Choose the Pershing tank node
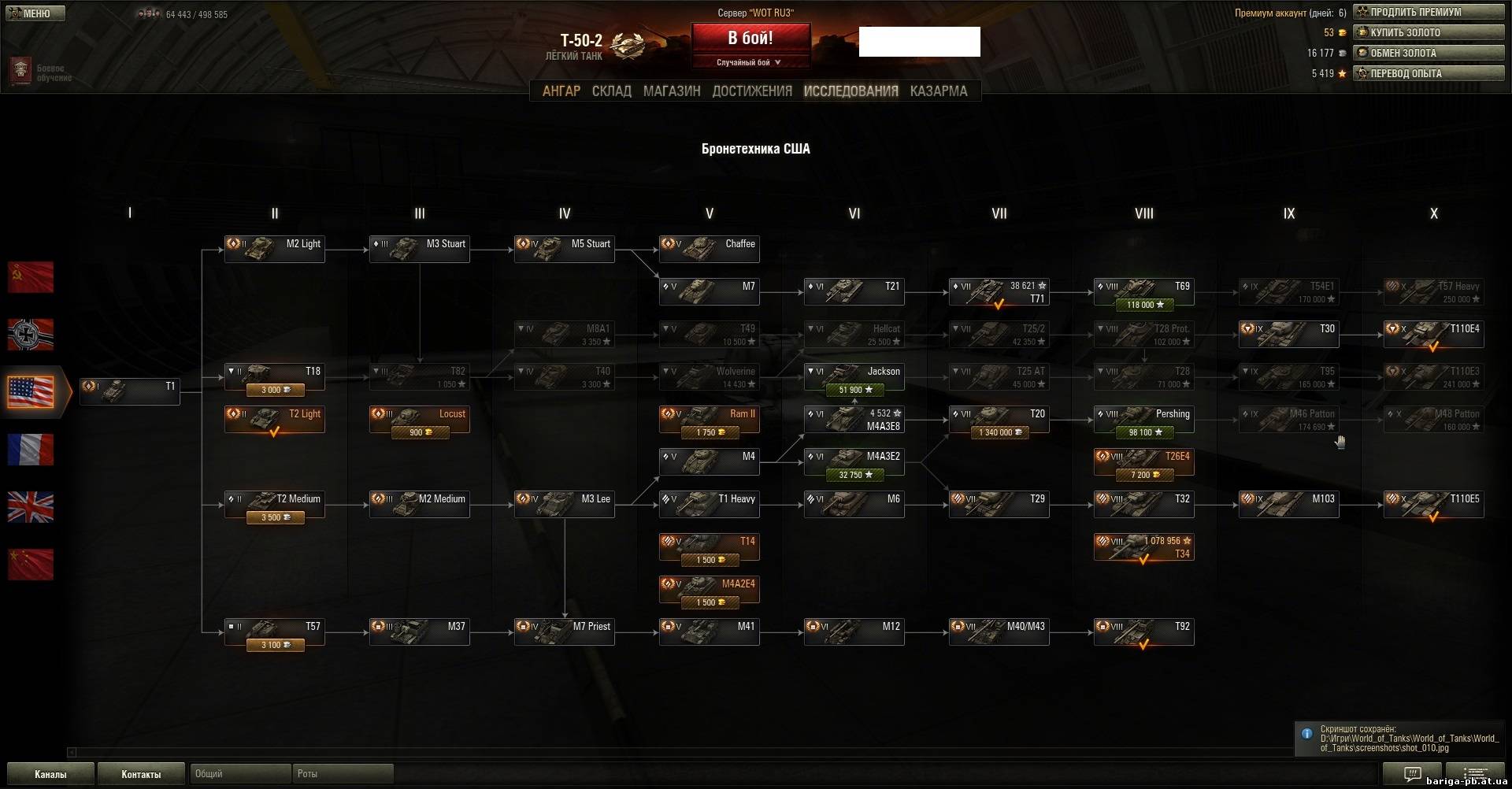Screen dimensions: 1512x789 point(1143,420)
